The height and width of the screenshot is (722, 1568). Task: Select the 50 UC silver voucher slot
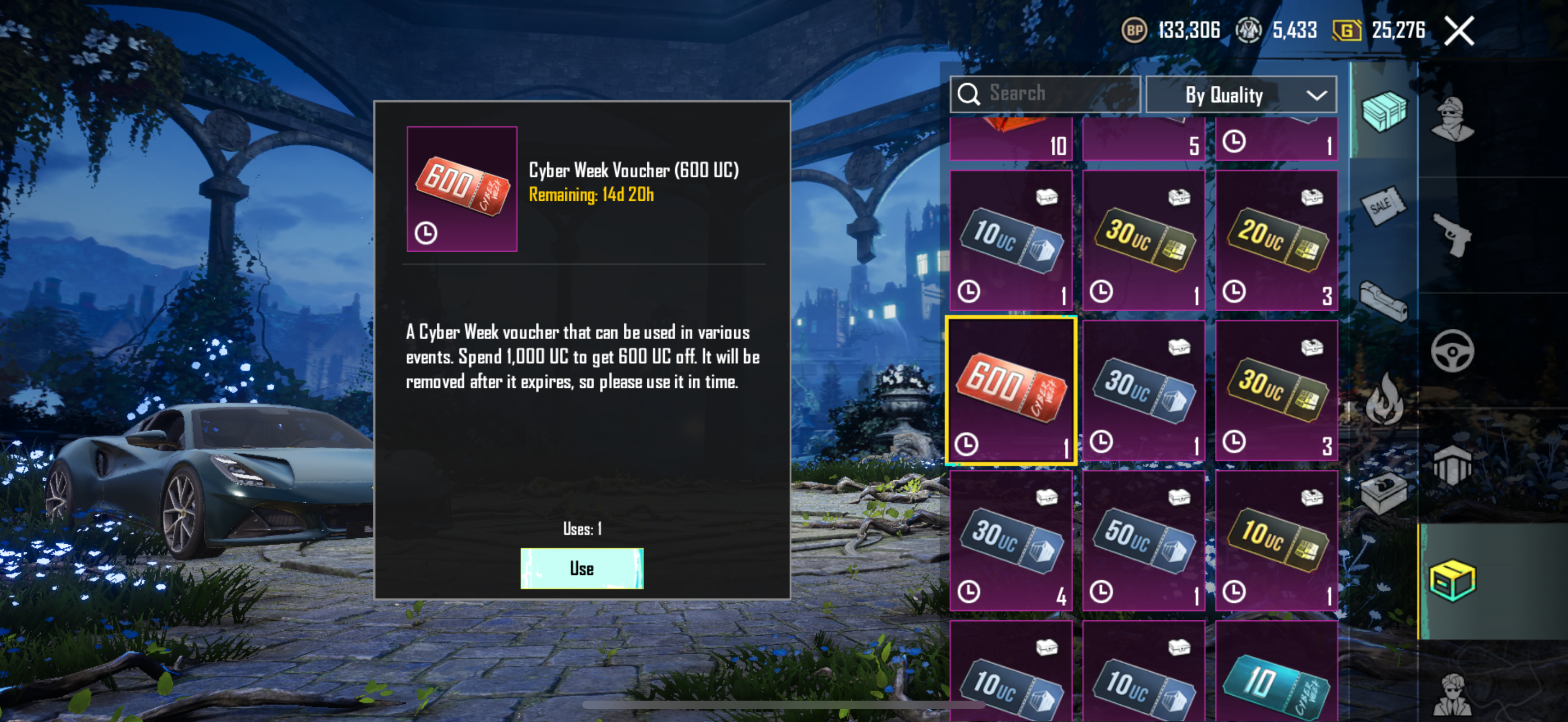click(1143, 540)
